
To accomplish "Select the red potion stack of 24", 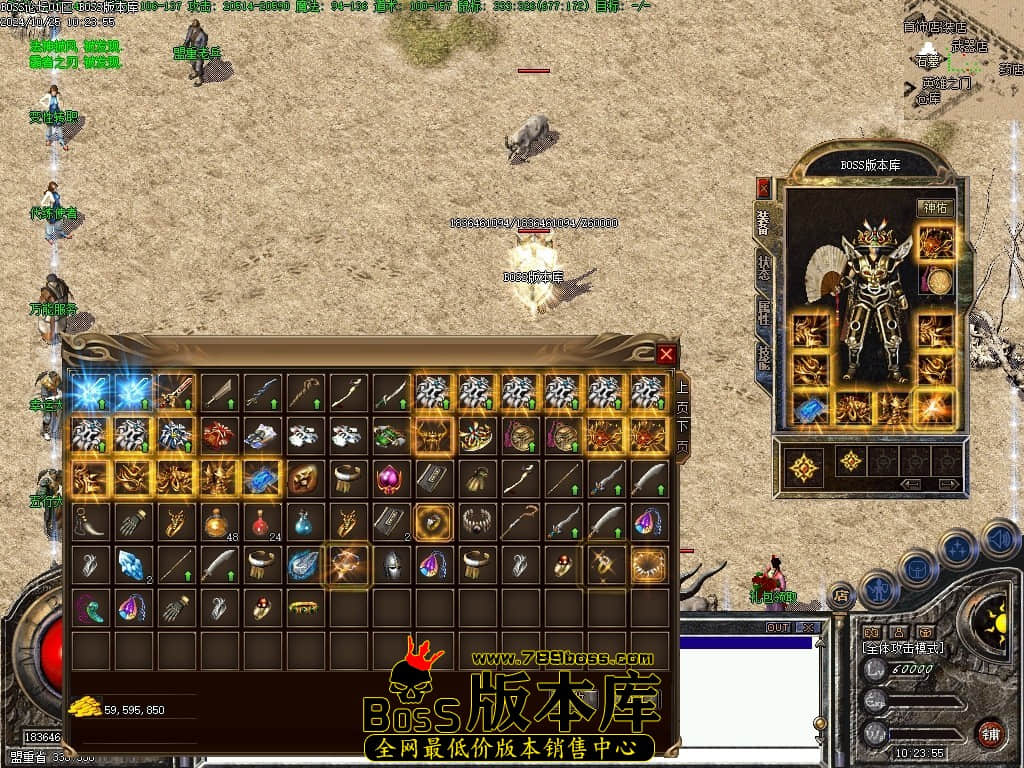I will (x=261, y=522).
